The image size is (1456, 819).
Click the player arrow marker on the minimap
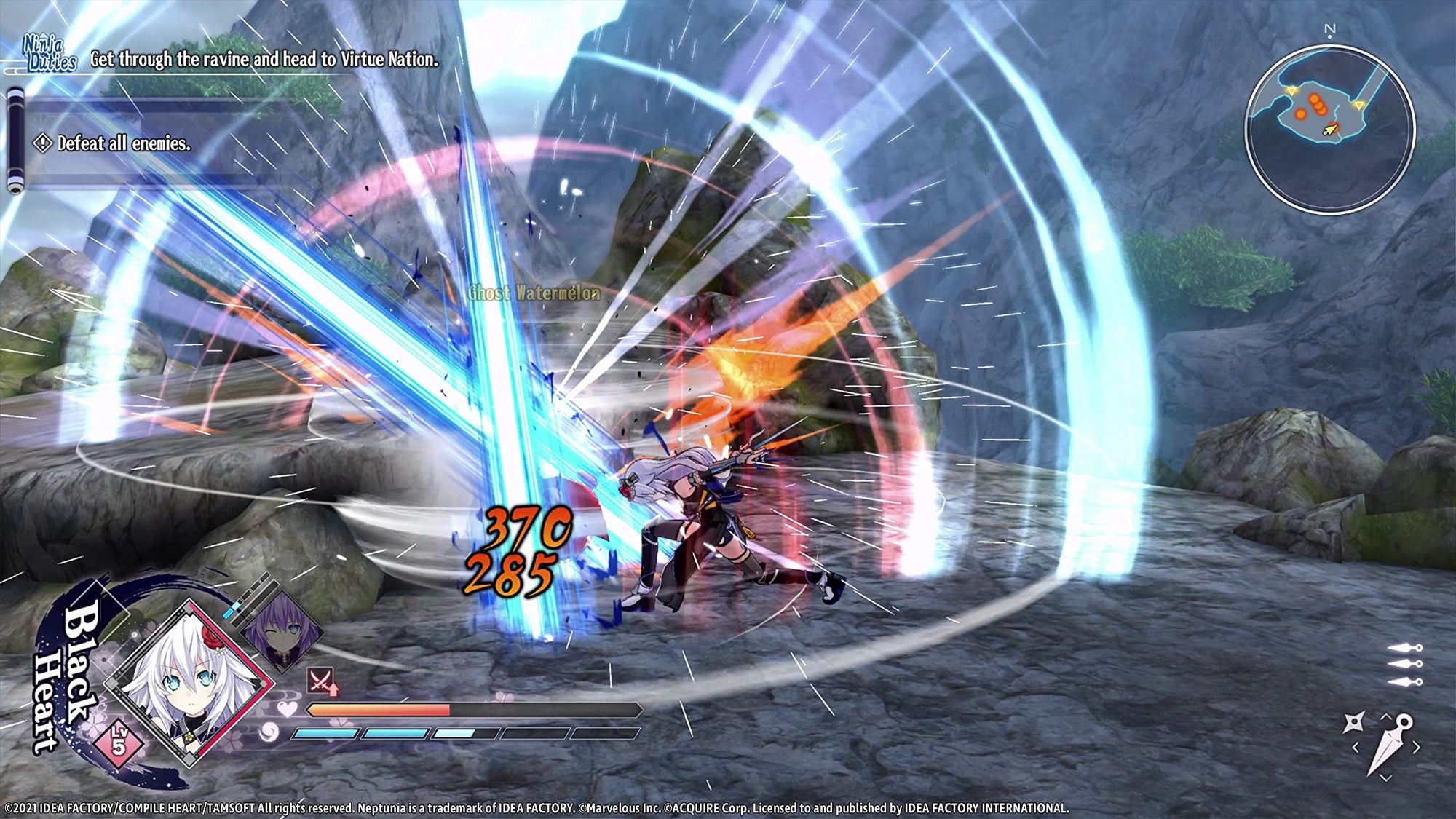pyautogui.click(x=1331, y=131)
